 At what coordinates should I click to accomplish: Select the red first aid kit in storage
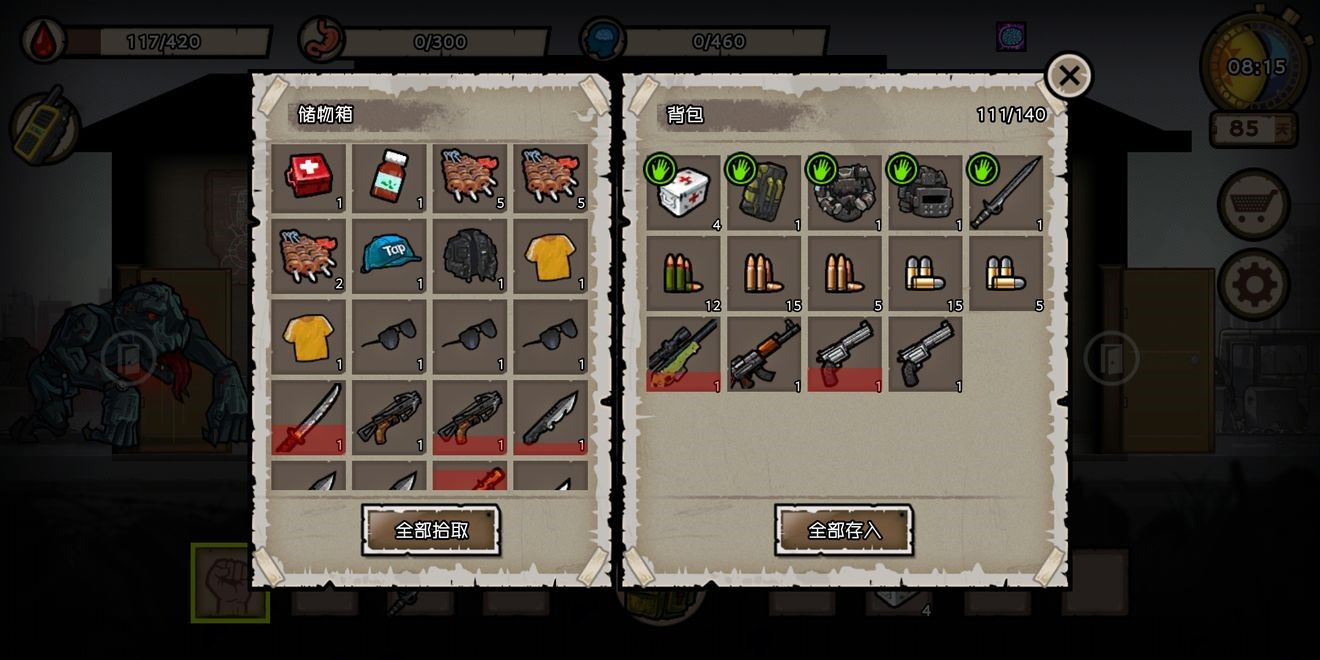click(x=309, y=178)
